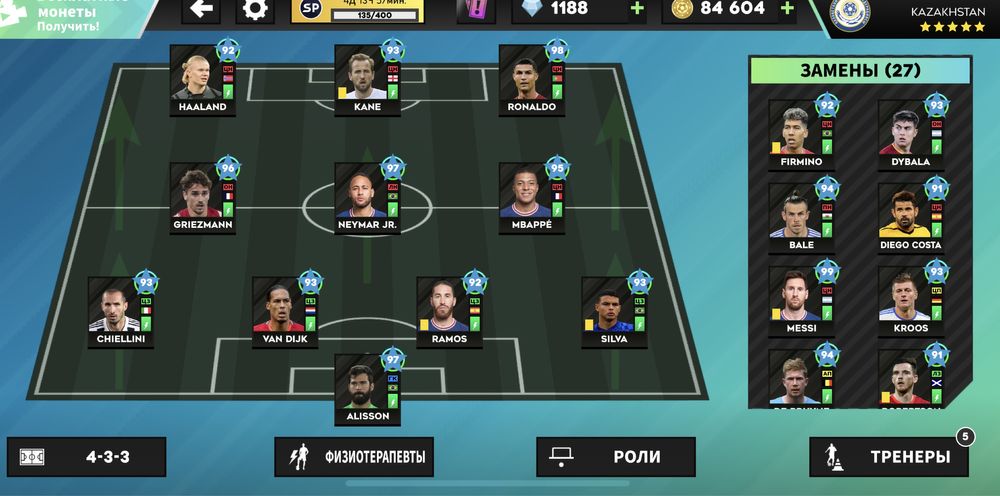The width and height of the screenshot is (1000, 496).
Task: Open the 4-3-3 formation selector
Action: [87, 457]
